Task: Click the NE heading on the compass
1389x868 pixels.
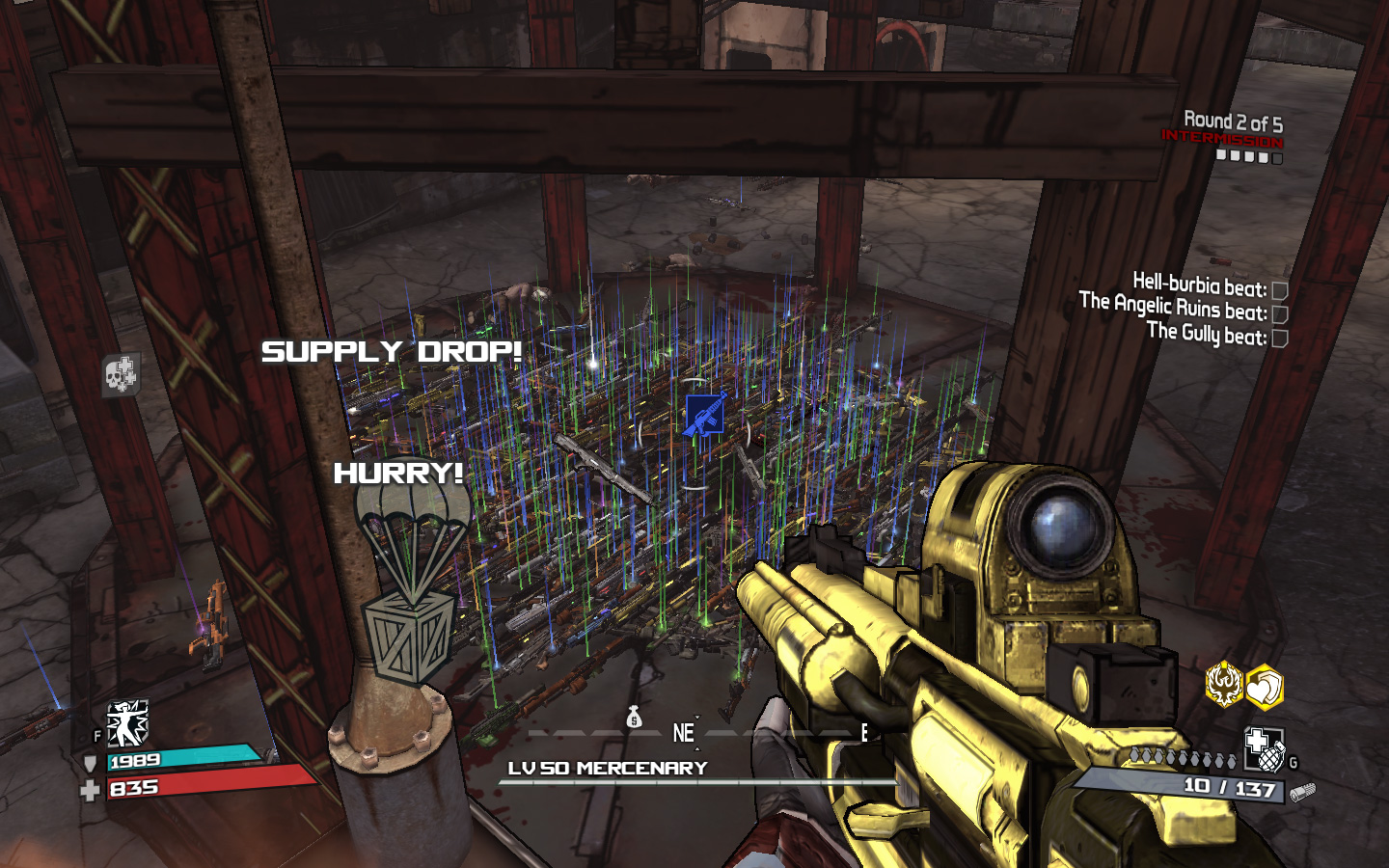Action: (683, 734)
